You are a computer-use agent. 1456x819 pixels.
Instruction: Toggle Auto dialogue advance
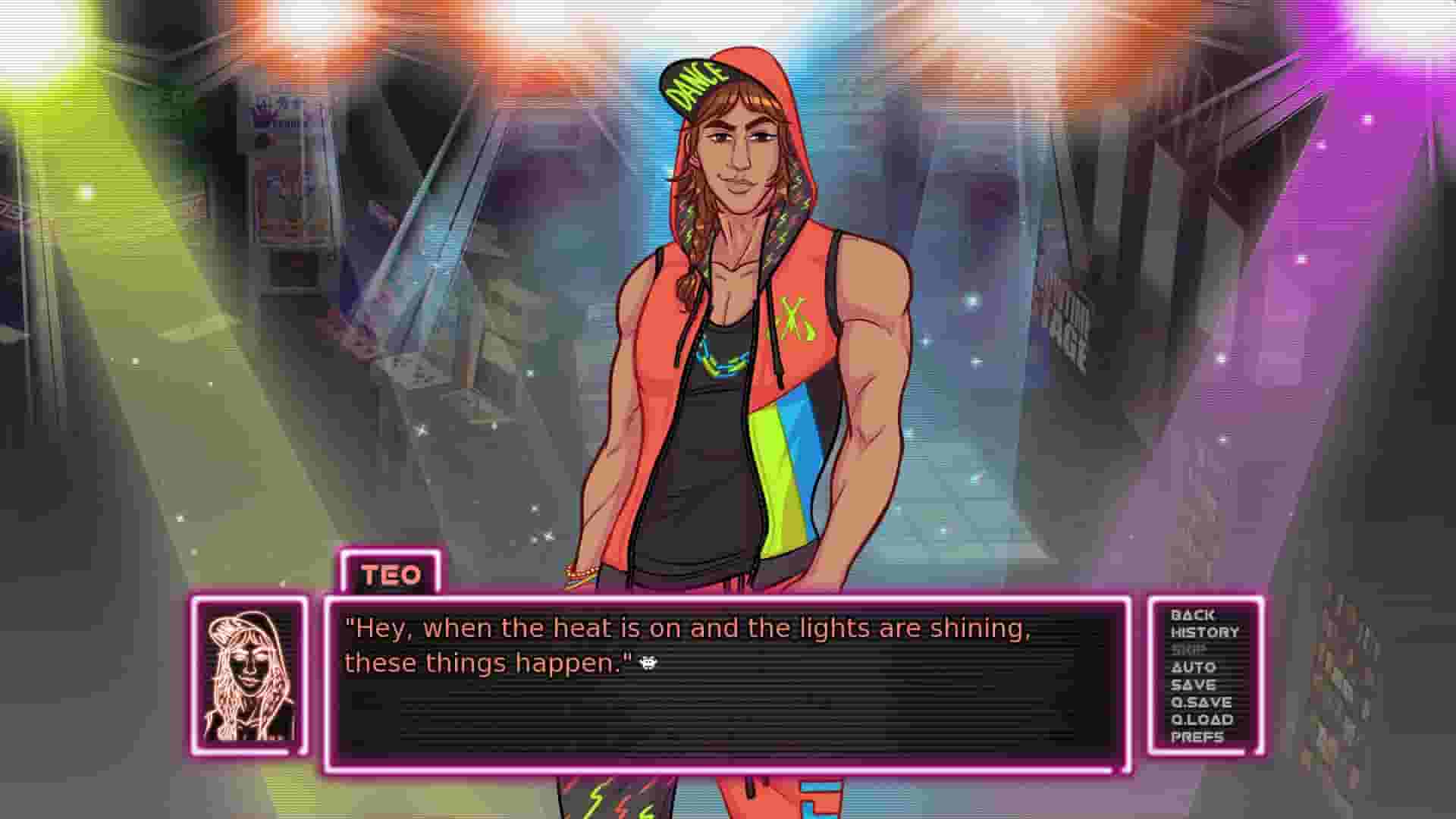point(1195,667)
